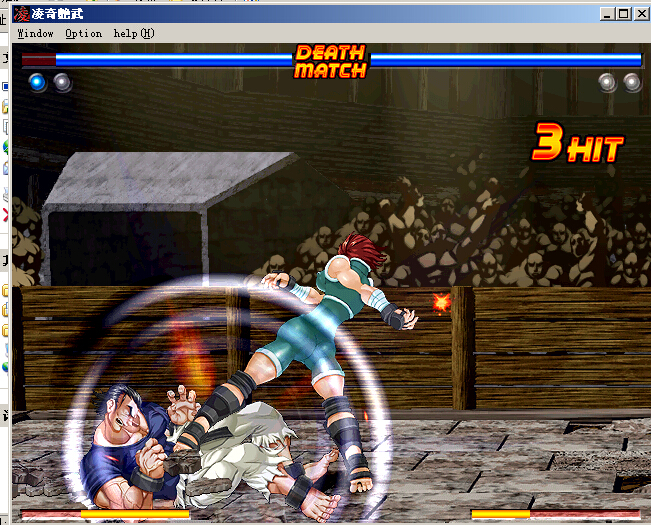Open the Option menu
651x525 pixels.
point(83,33)
